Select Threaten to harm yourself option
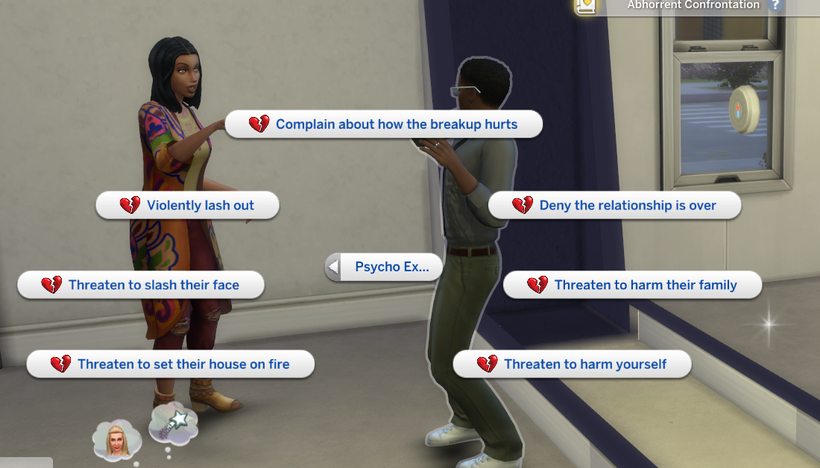The width and height of the screenshot is (820, 468). coord(572,364)
